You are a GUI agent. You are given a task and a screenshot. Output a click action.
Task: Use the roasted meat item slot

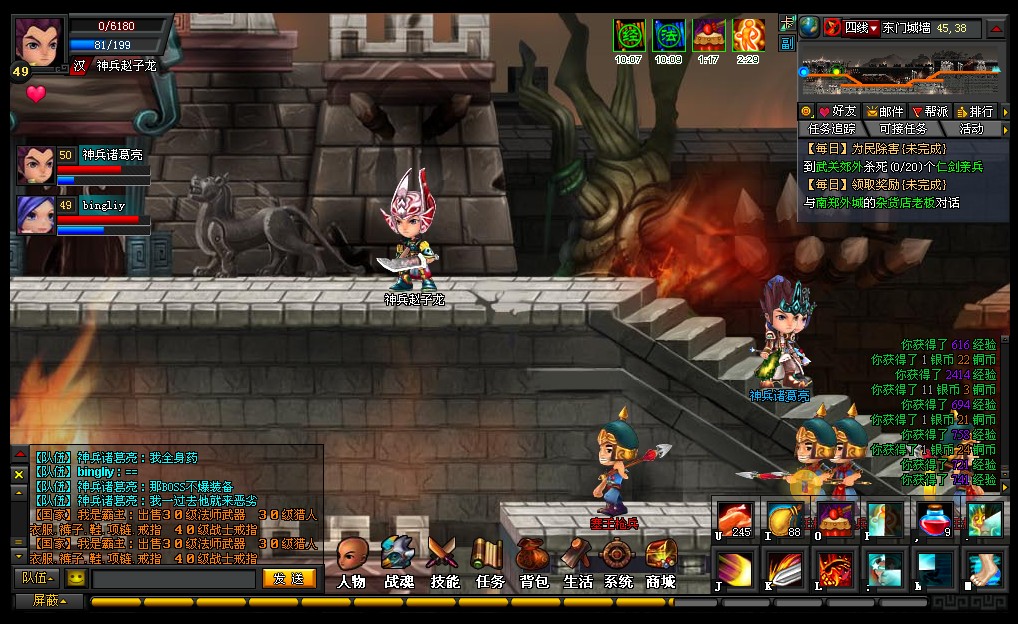coord(734,521)
